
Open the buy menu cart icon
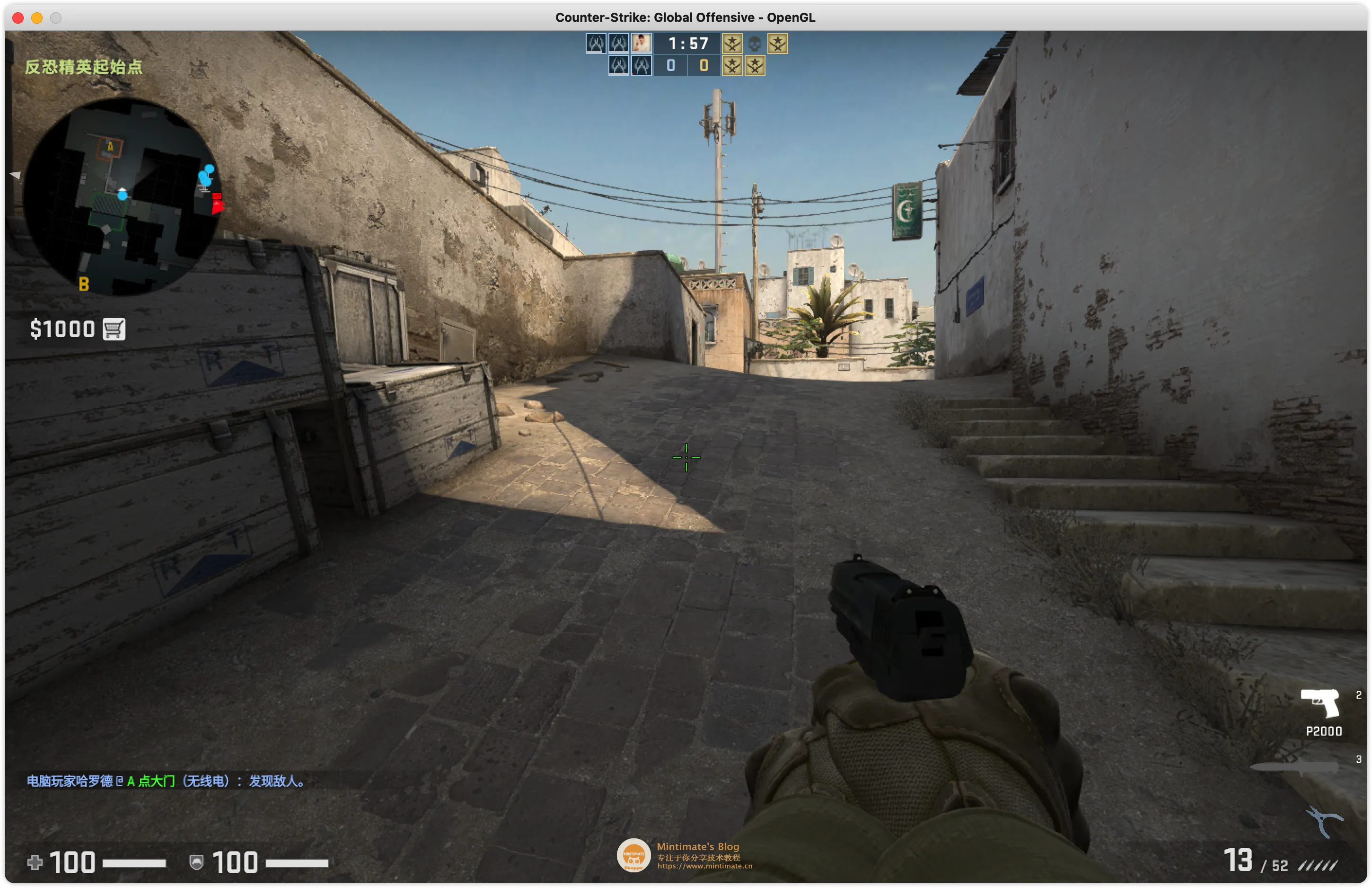[x=114, y=329]
